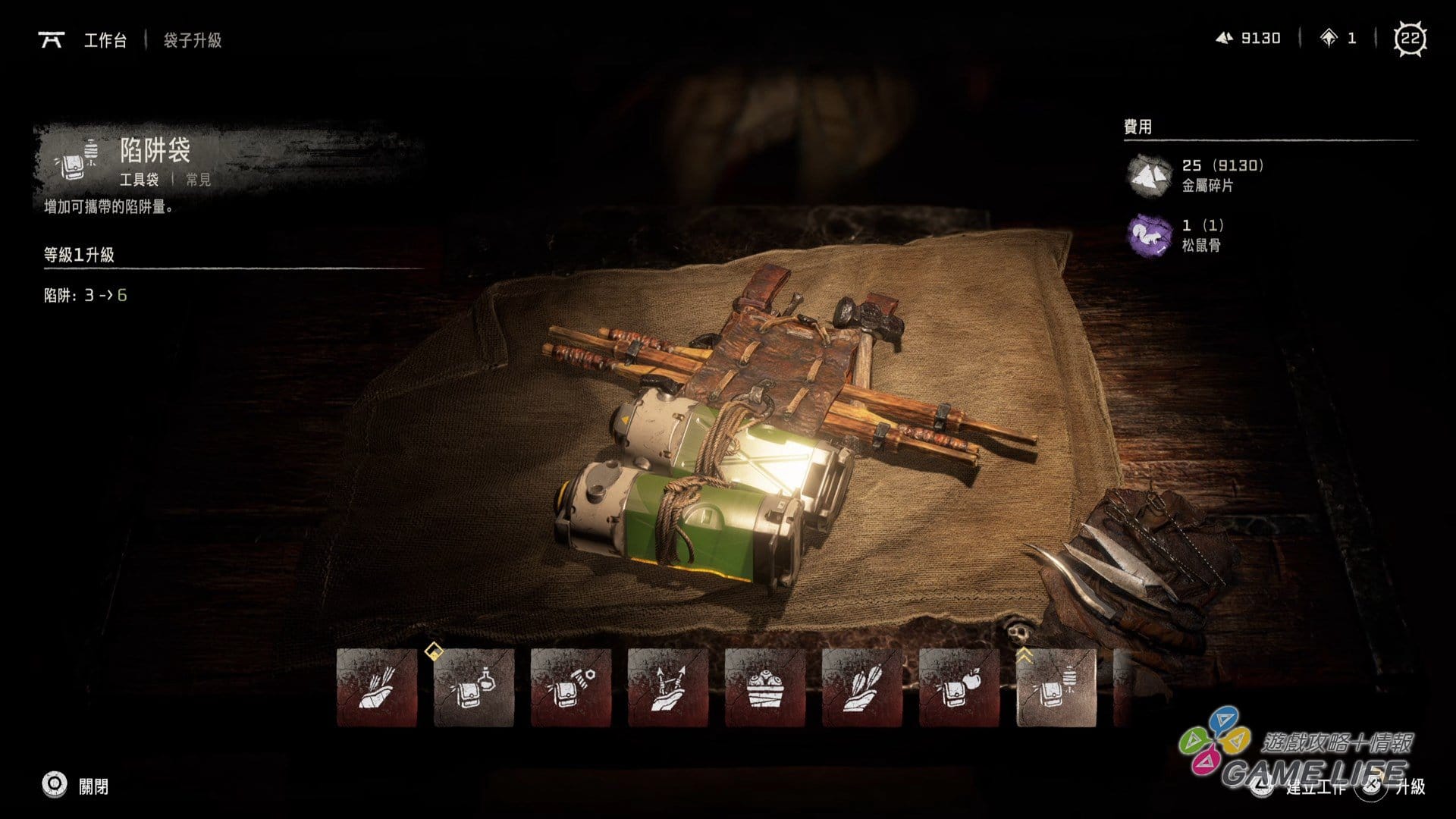
Task: Go back to 工作台 in the header
Action: point(105,40)
